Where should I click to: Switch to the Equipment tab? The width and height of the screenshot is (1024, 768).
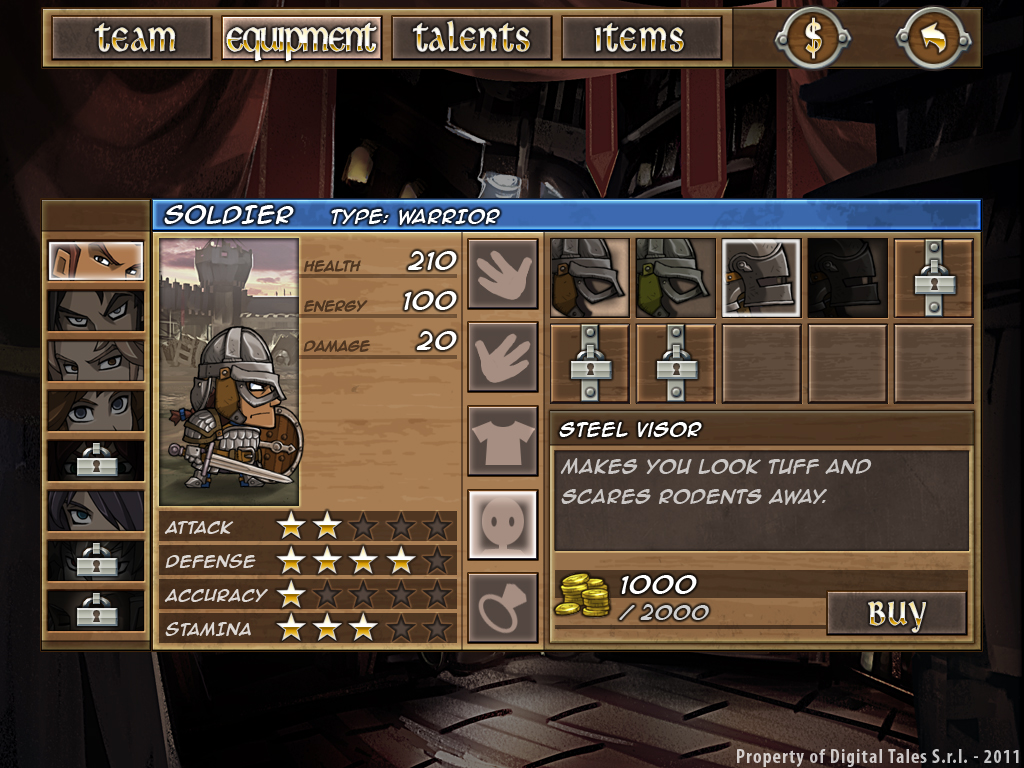(x=301, y=38)
